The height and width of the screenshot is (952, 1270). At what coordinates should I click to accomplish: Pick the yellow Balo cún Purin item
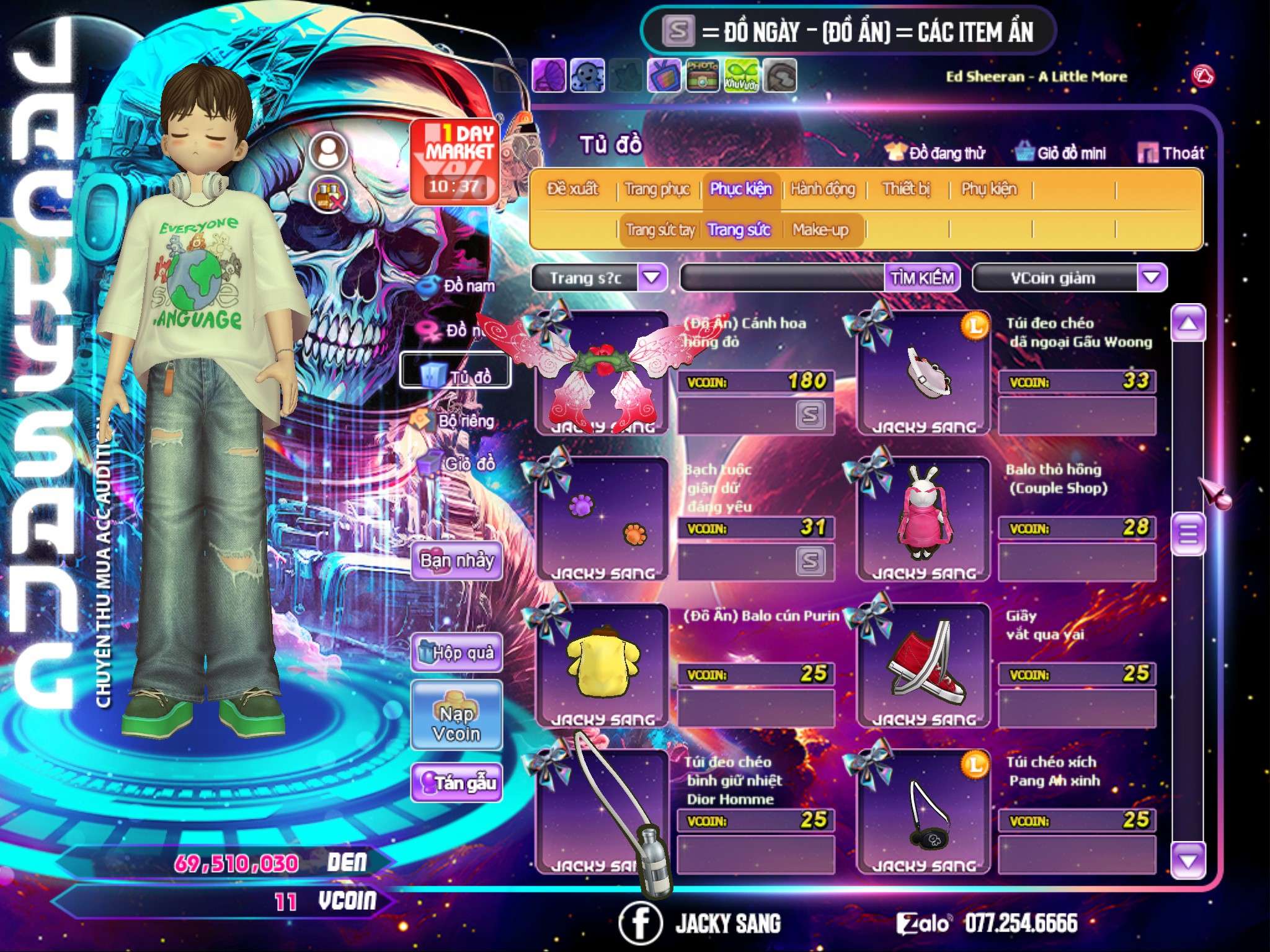click(x=600, y=664)
